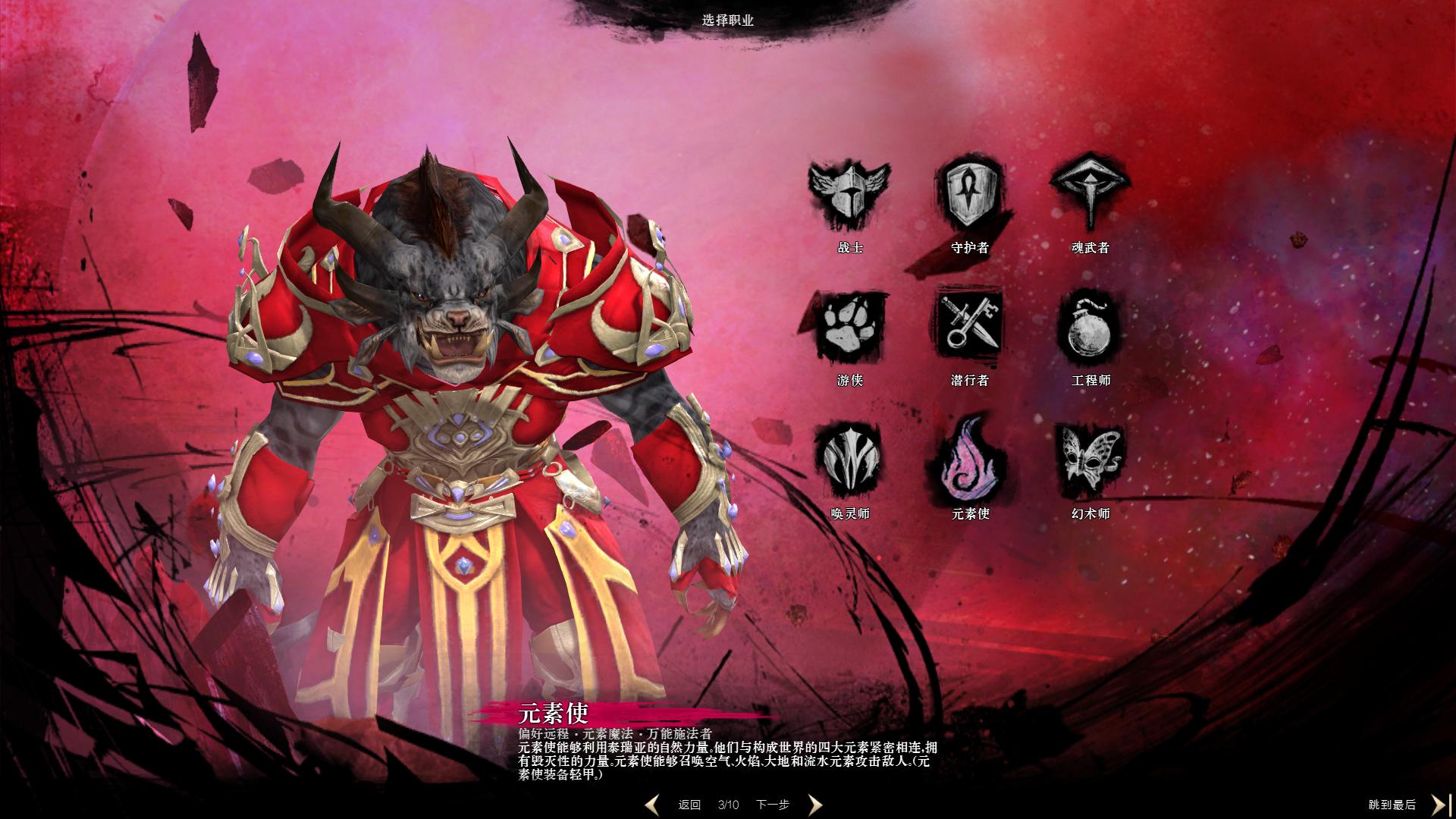Click the right arrow to advance
1456x819 pixels.
[x=814, y=805]
